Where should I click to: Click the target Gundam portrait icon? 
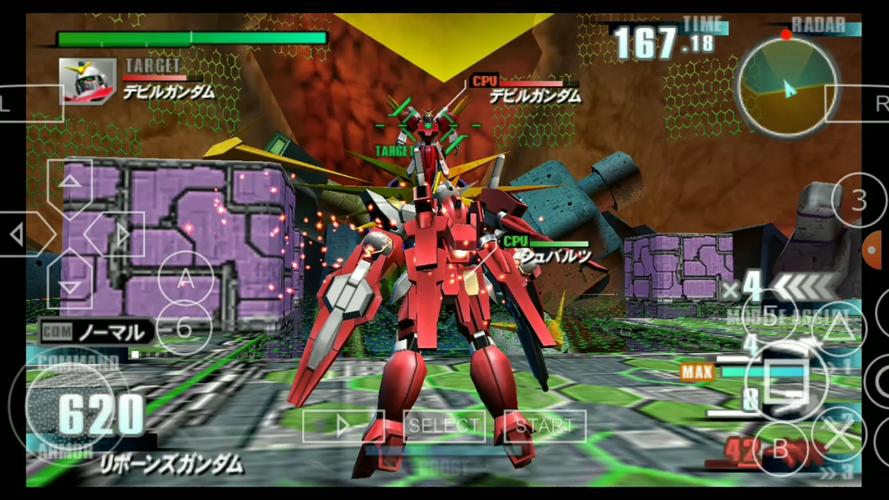87,81
